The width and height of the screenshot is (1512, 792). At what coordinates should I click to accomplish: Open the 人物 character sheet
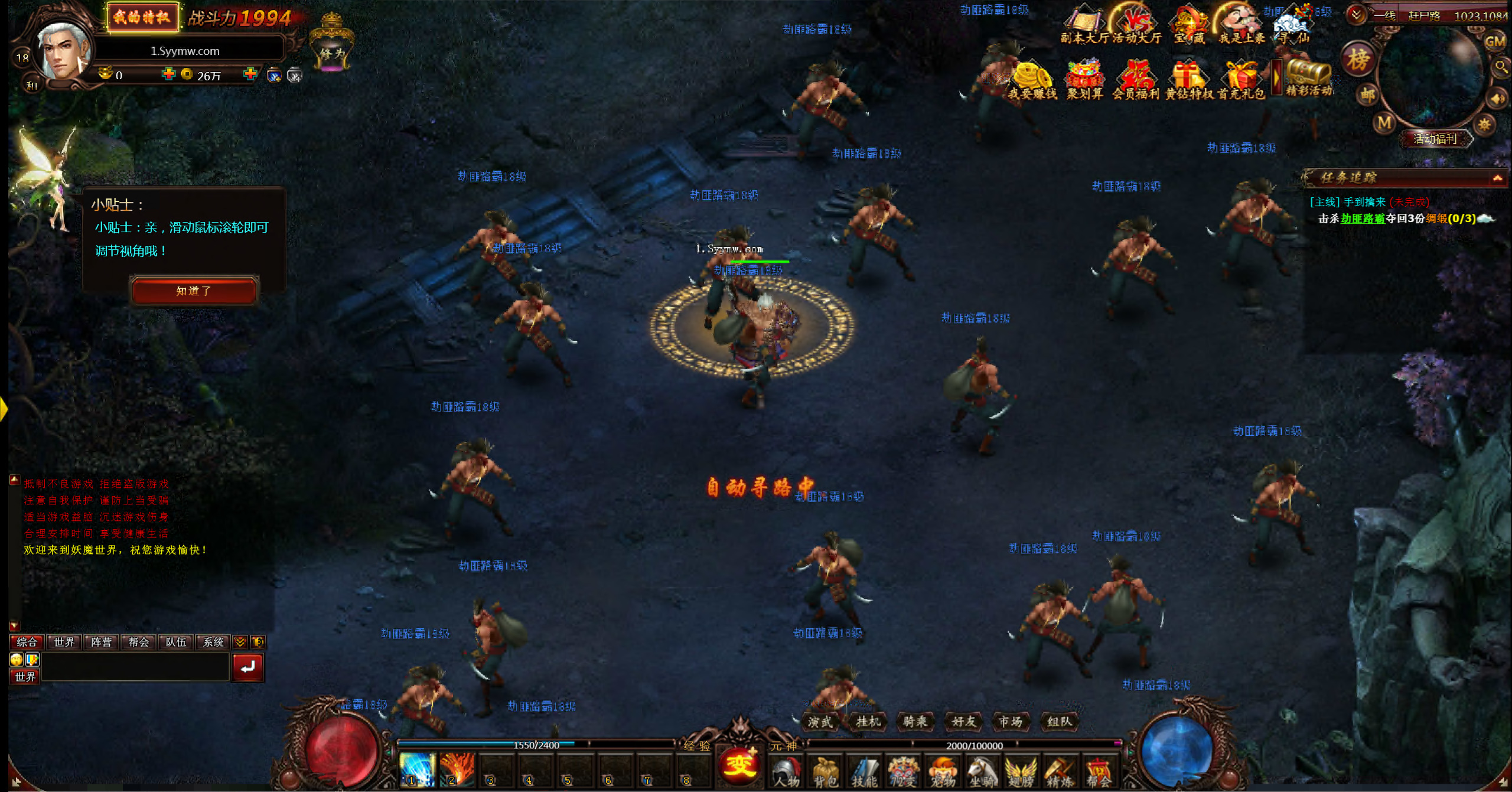pyautogui.click(x=786, y=772)
